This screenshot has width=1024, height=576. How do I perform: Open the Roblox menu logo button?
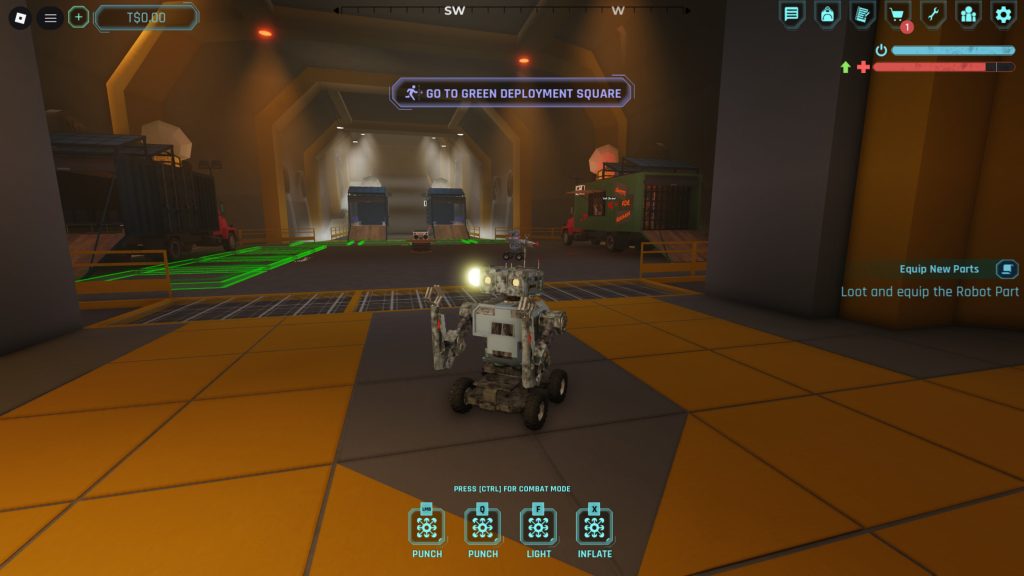tap(20, 17)
